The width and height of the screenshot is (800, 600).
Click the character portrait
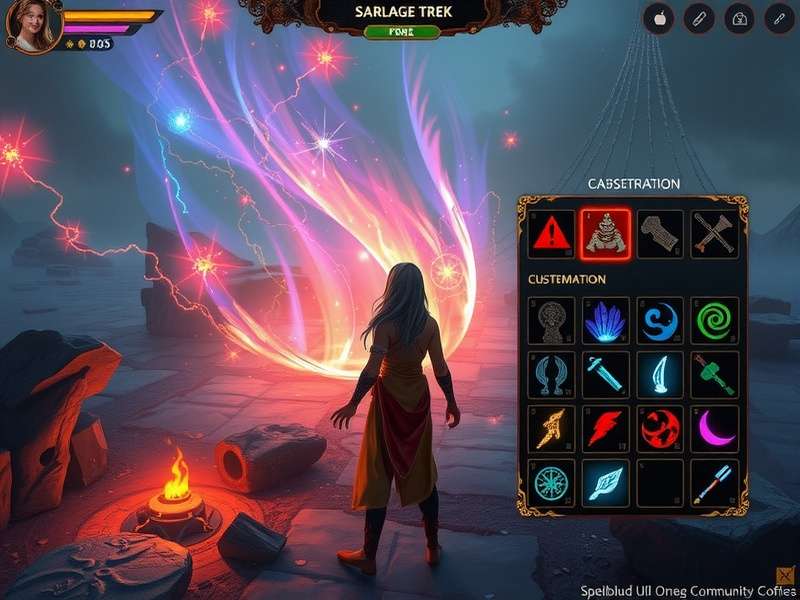tap(31, 25)
